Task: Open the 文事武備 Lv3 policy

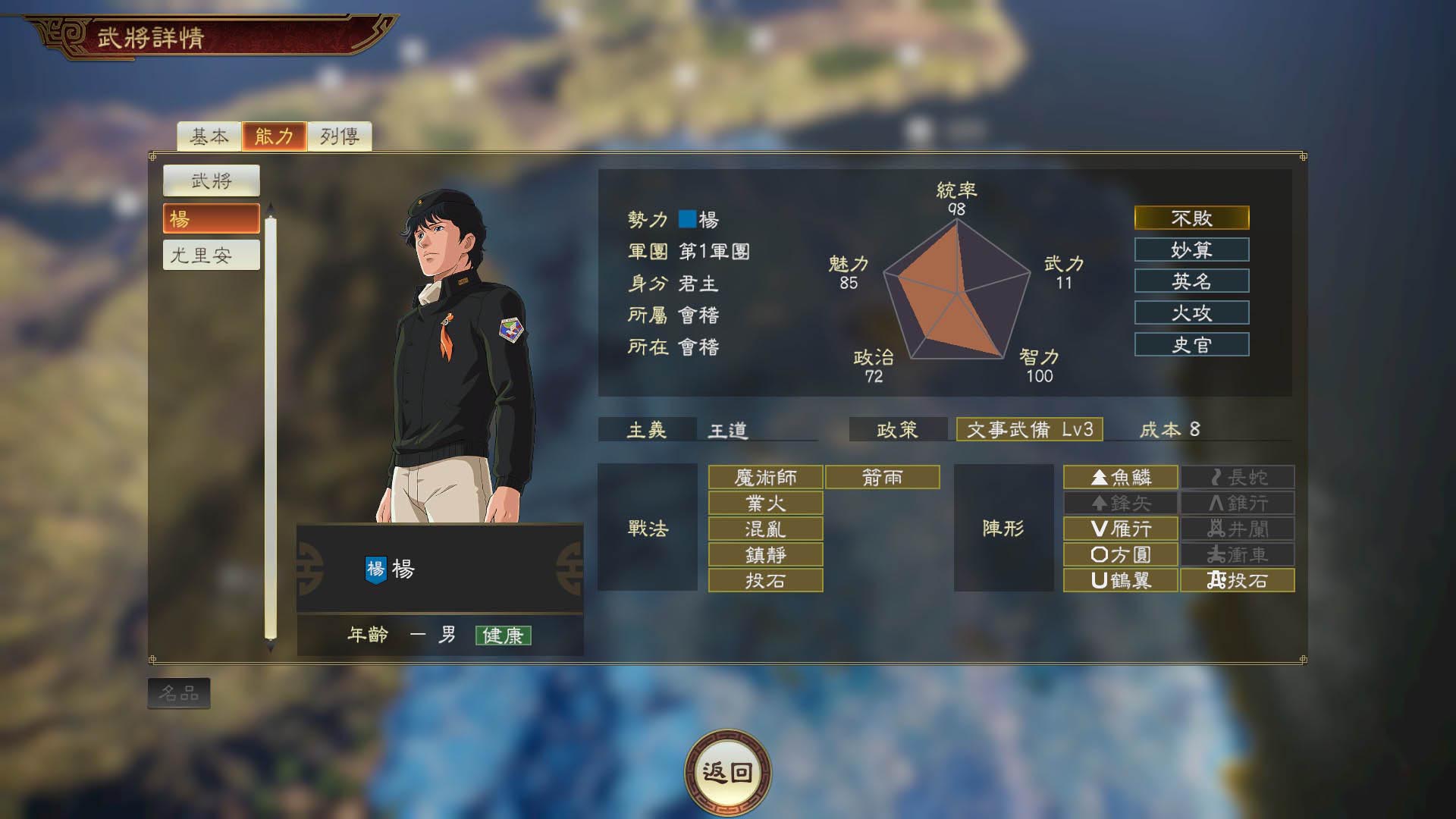Action: pyautogui.click(x=1029, y=429)
